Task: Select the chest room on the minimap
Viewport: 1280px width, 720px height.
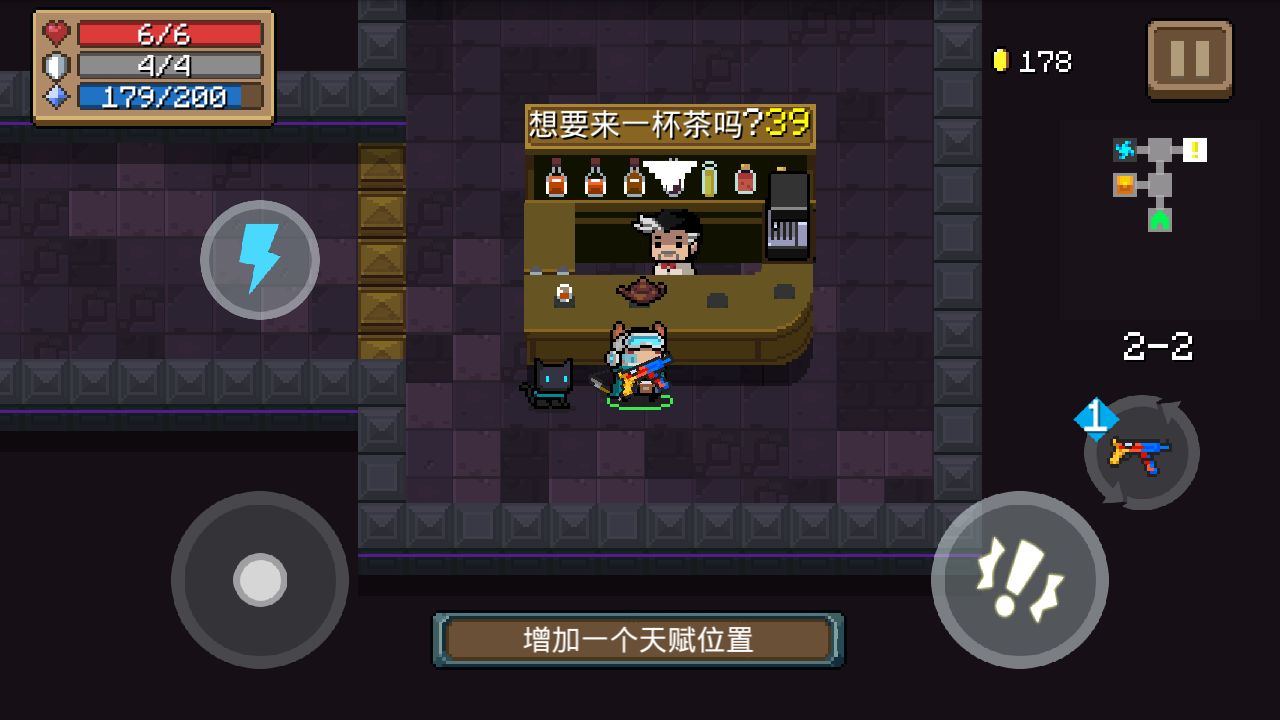Action: pyautogui.click(x=1124, y=184)
